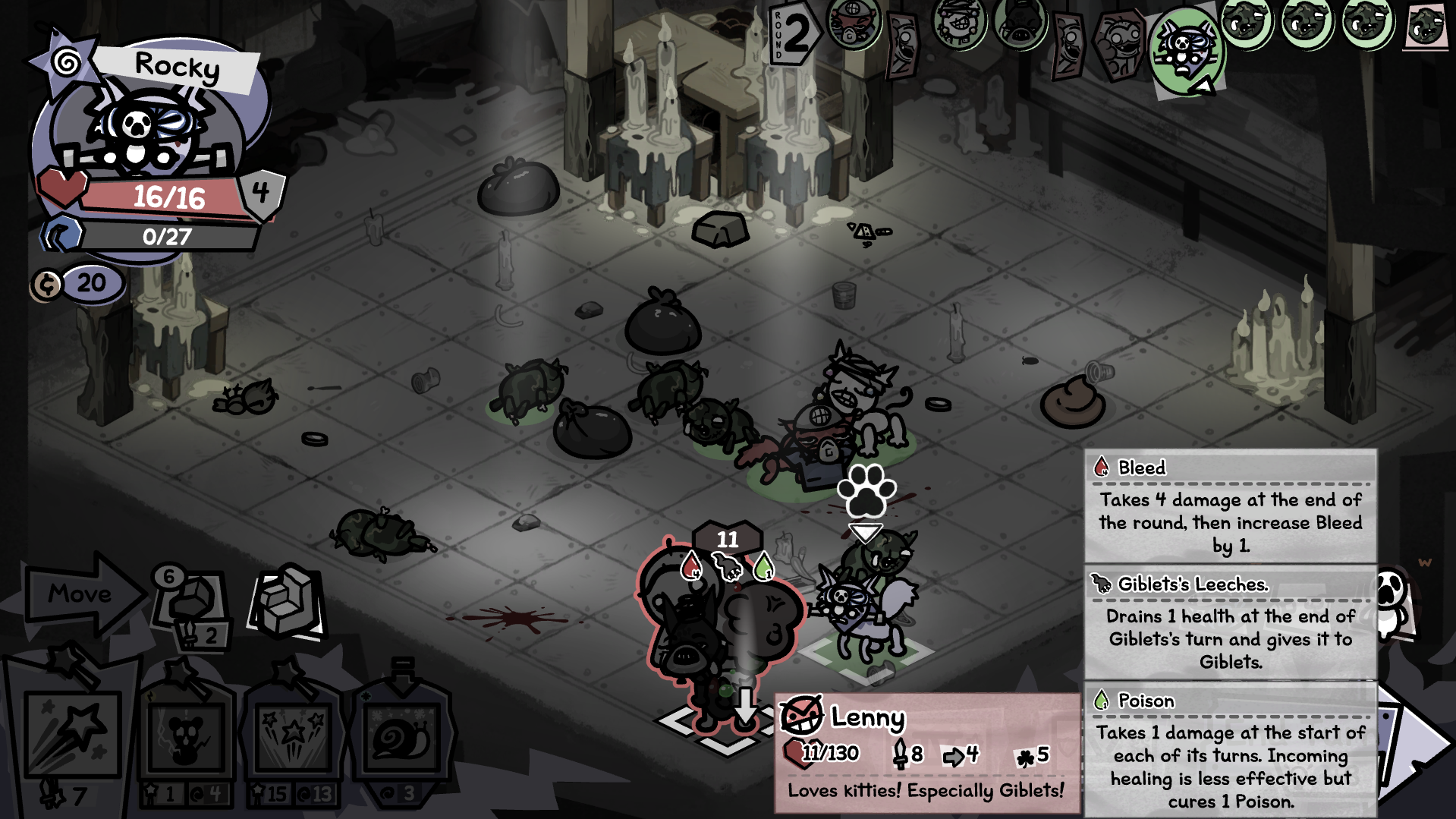Select the stitched grinning cat turn portrait
This screenshot has height=819, width=1456.
pos(958,24)
